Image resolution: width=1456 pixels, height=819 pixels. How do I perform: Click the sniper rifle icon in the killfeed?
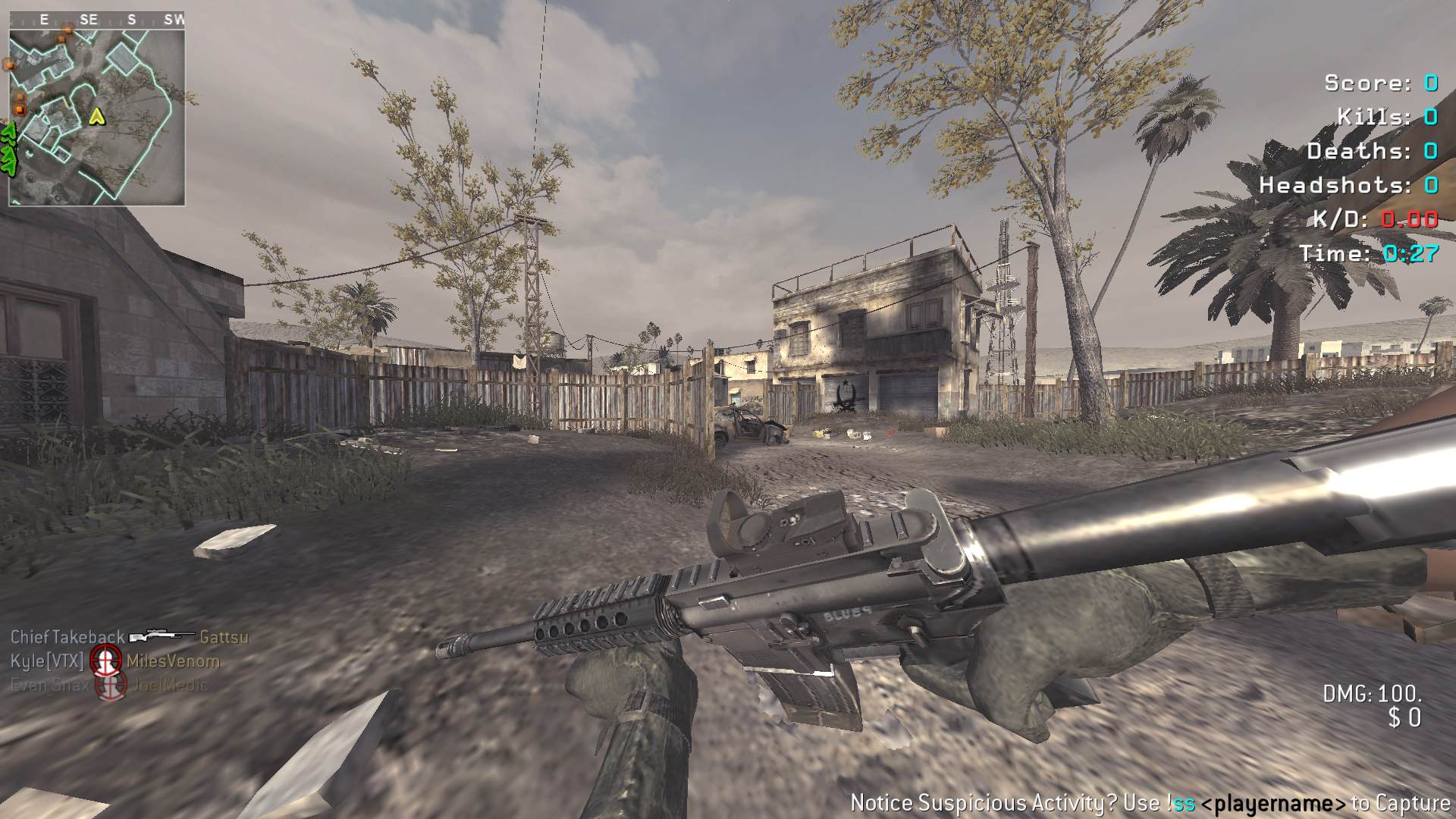tap(162, 636)
